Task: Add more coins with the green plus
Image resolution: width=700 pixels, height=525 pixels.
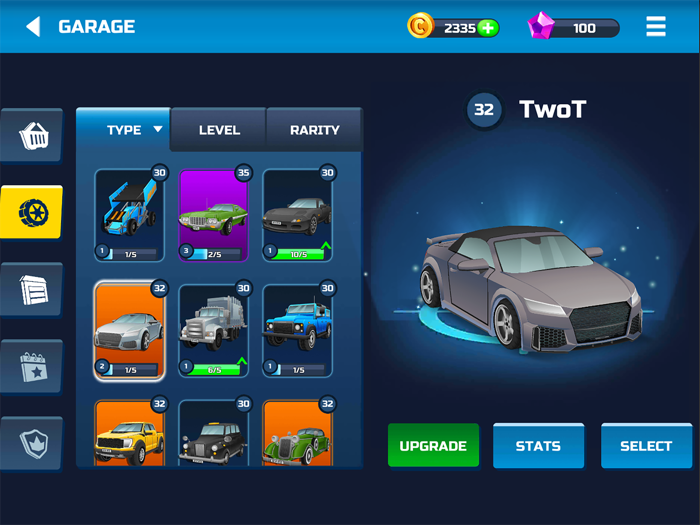Action: pyautogui.click(x=488, y=28)
